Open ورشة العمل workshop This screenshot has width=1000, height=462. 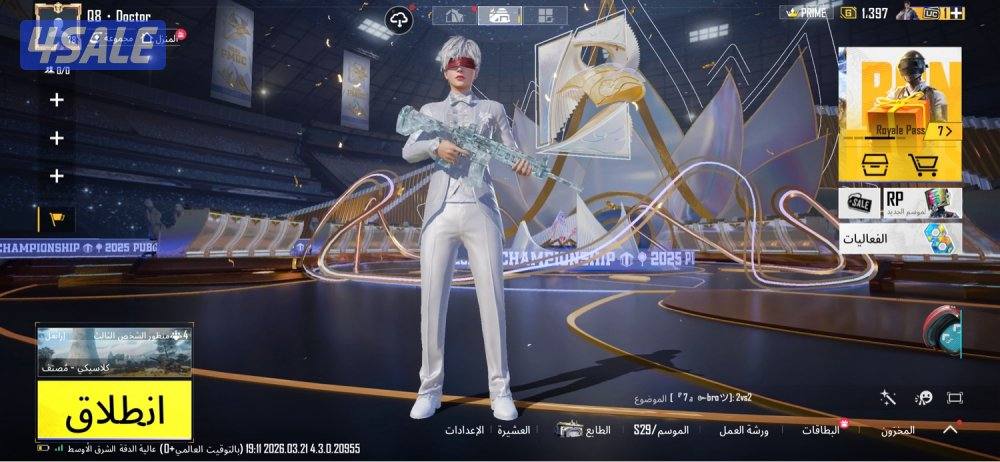(743, 431)
